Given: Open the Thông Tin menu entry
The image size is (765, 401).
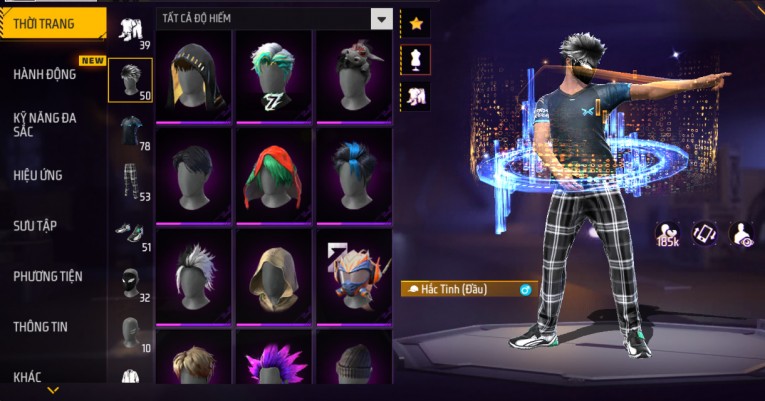Looking at the screenshot, I should click(42, 326).
